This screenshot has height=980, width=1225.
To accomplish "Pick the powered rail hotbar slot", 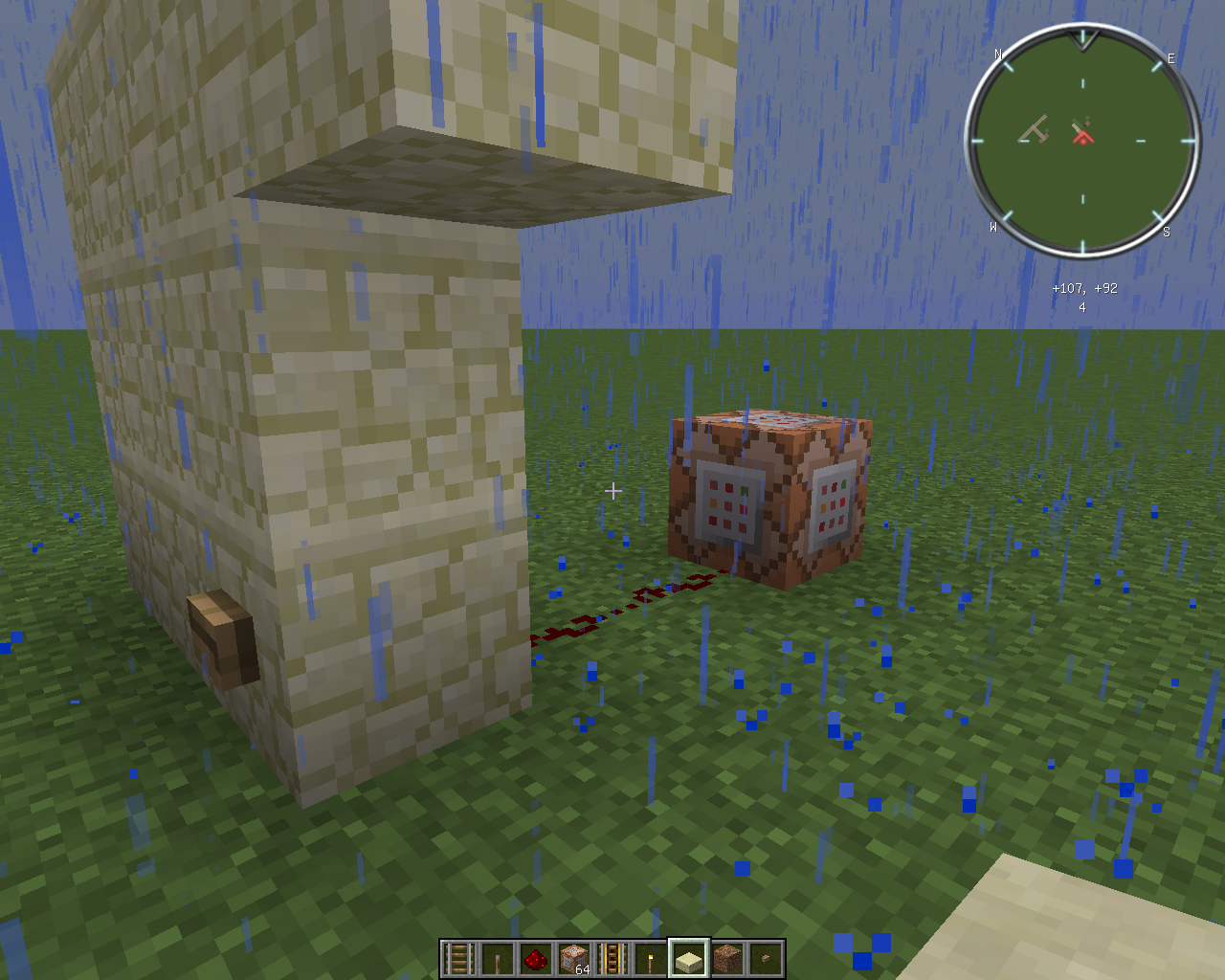I will pyautogui.click(x=612, y=958).
